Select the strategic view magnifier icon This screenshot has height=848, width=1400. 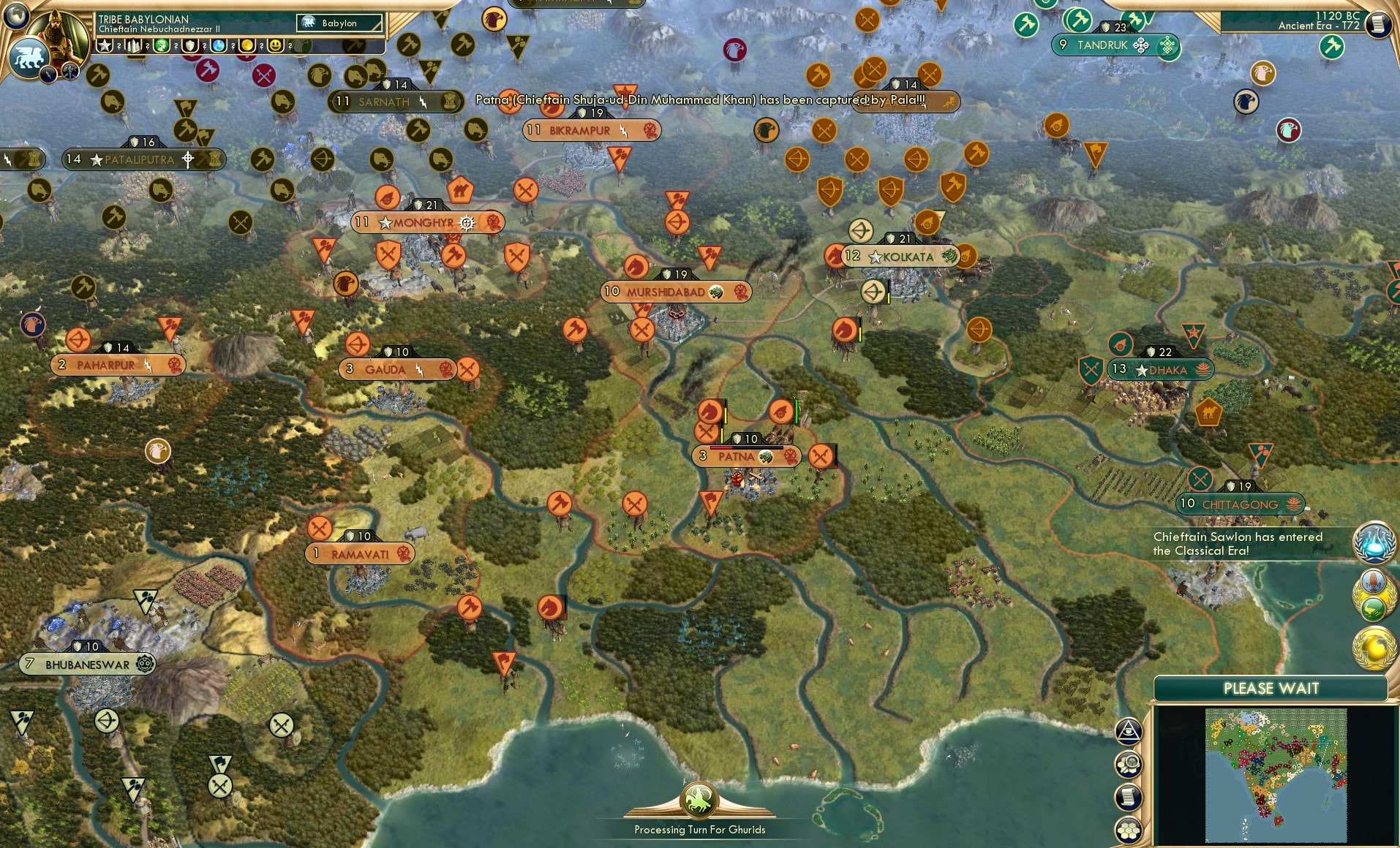[1128, 763]
